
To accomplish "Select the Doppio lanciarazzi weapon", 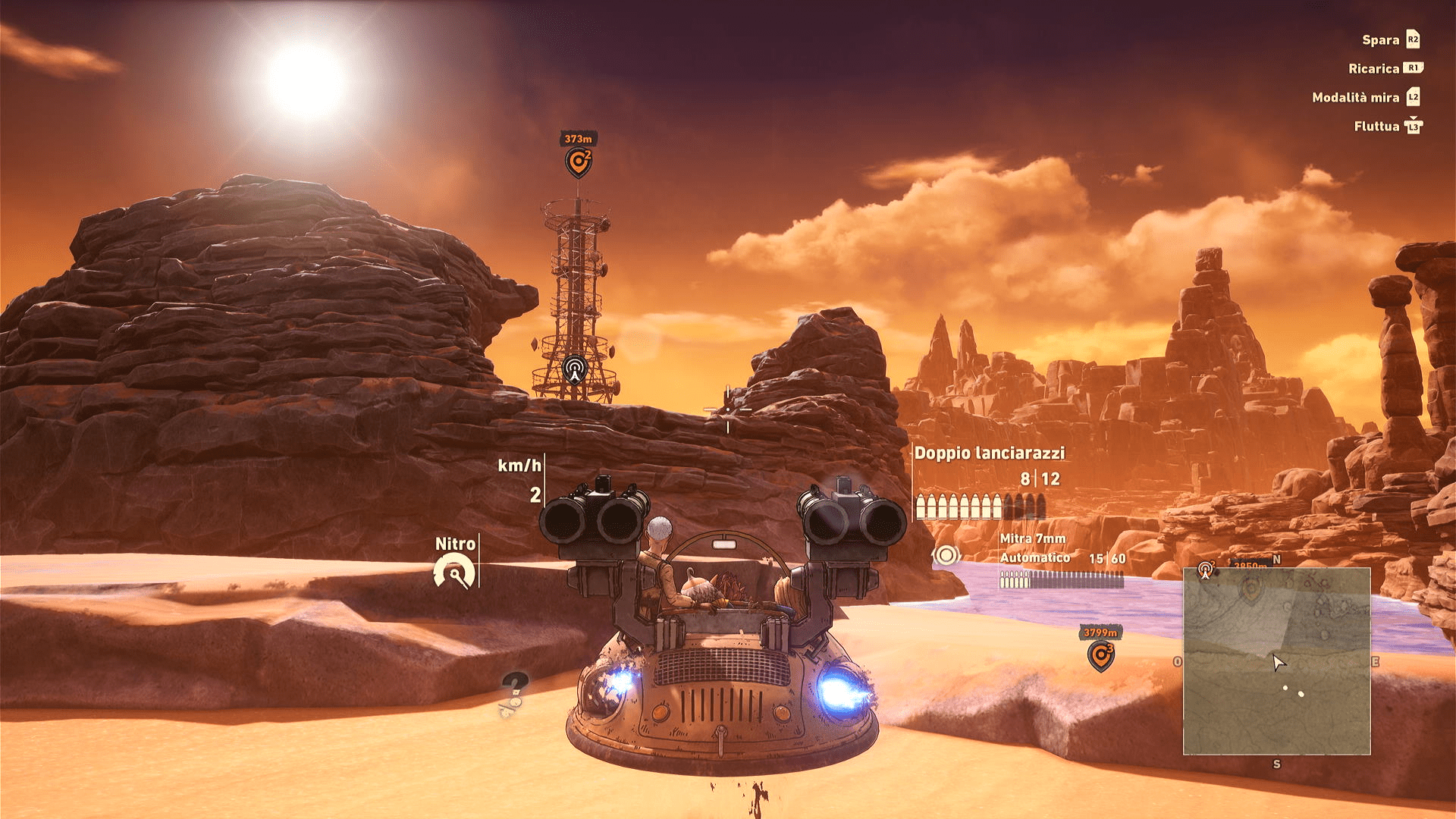I will [x=989, y=453].
